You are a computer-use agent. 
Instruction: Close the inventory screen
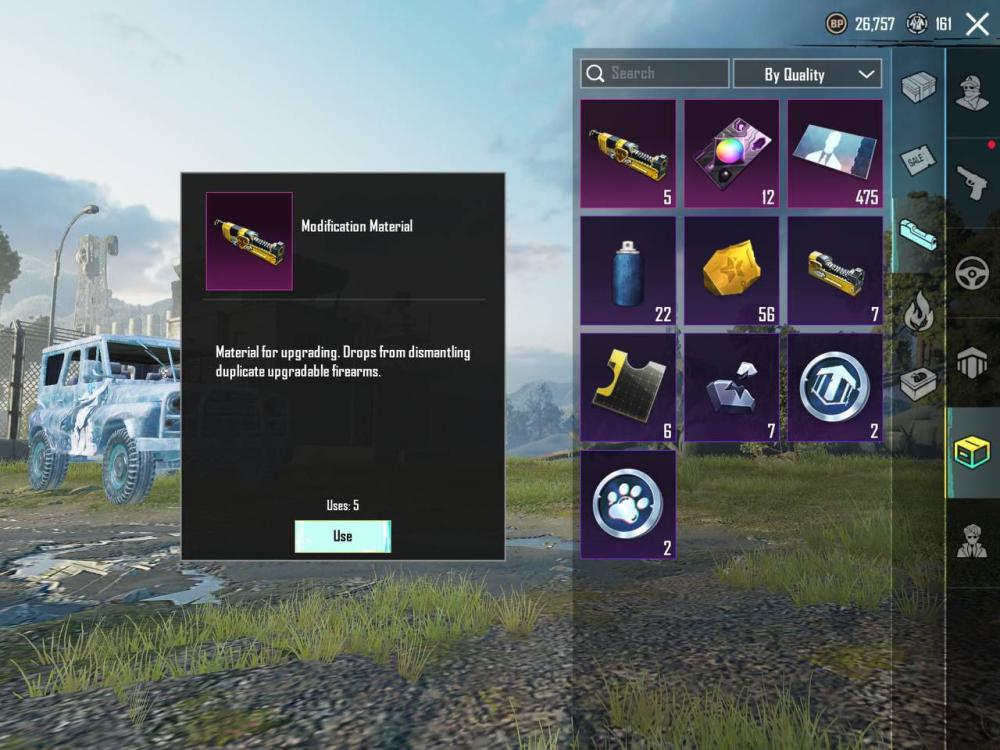[977, 24]
